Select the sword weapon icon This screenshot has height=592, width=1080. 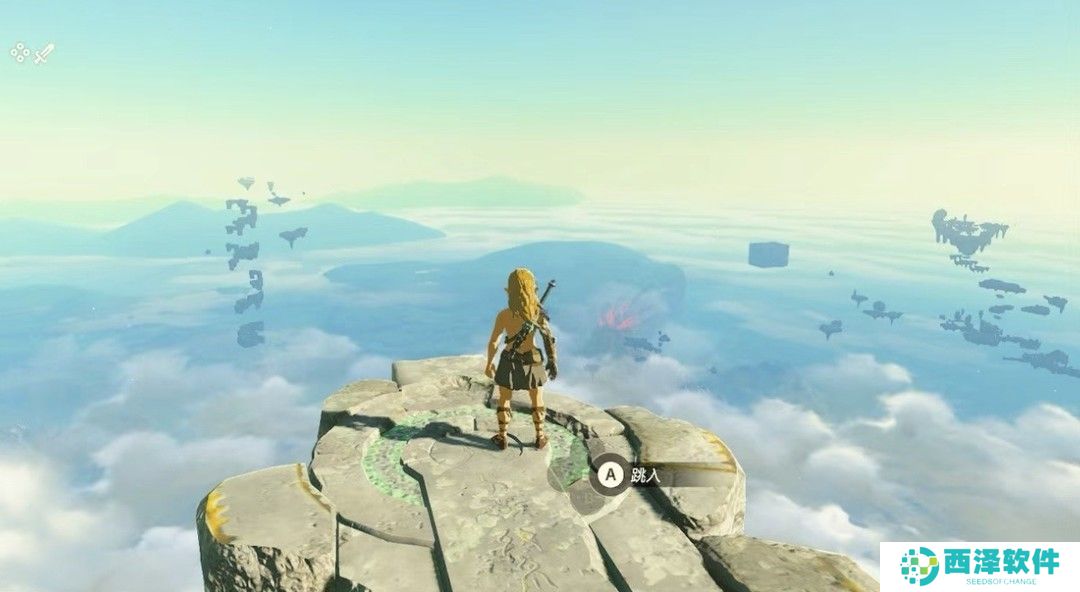(x=45, y=54)
